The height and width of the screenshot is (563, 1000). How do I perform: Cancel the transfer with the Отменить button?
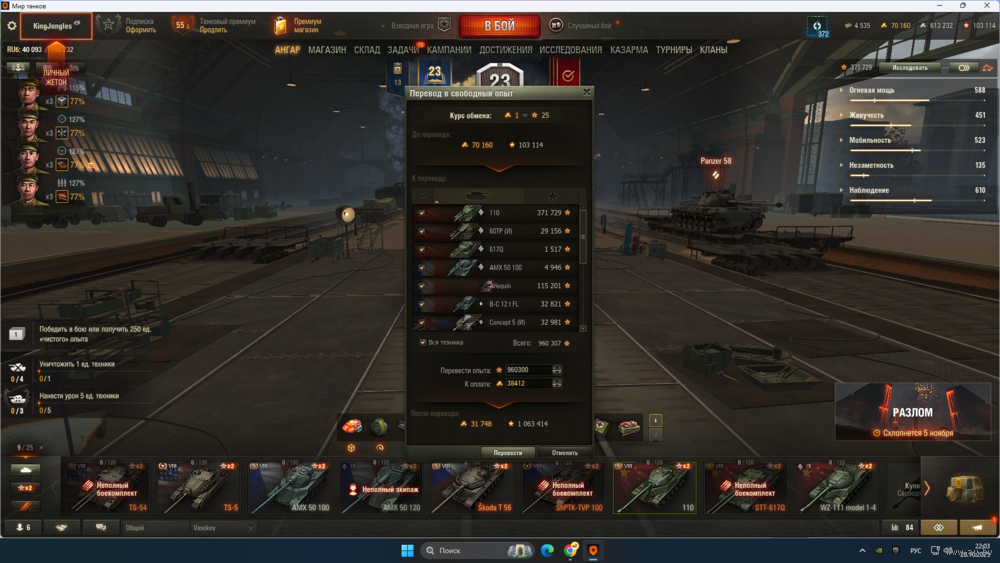564,452
